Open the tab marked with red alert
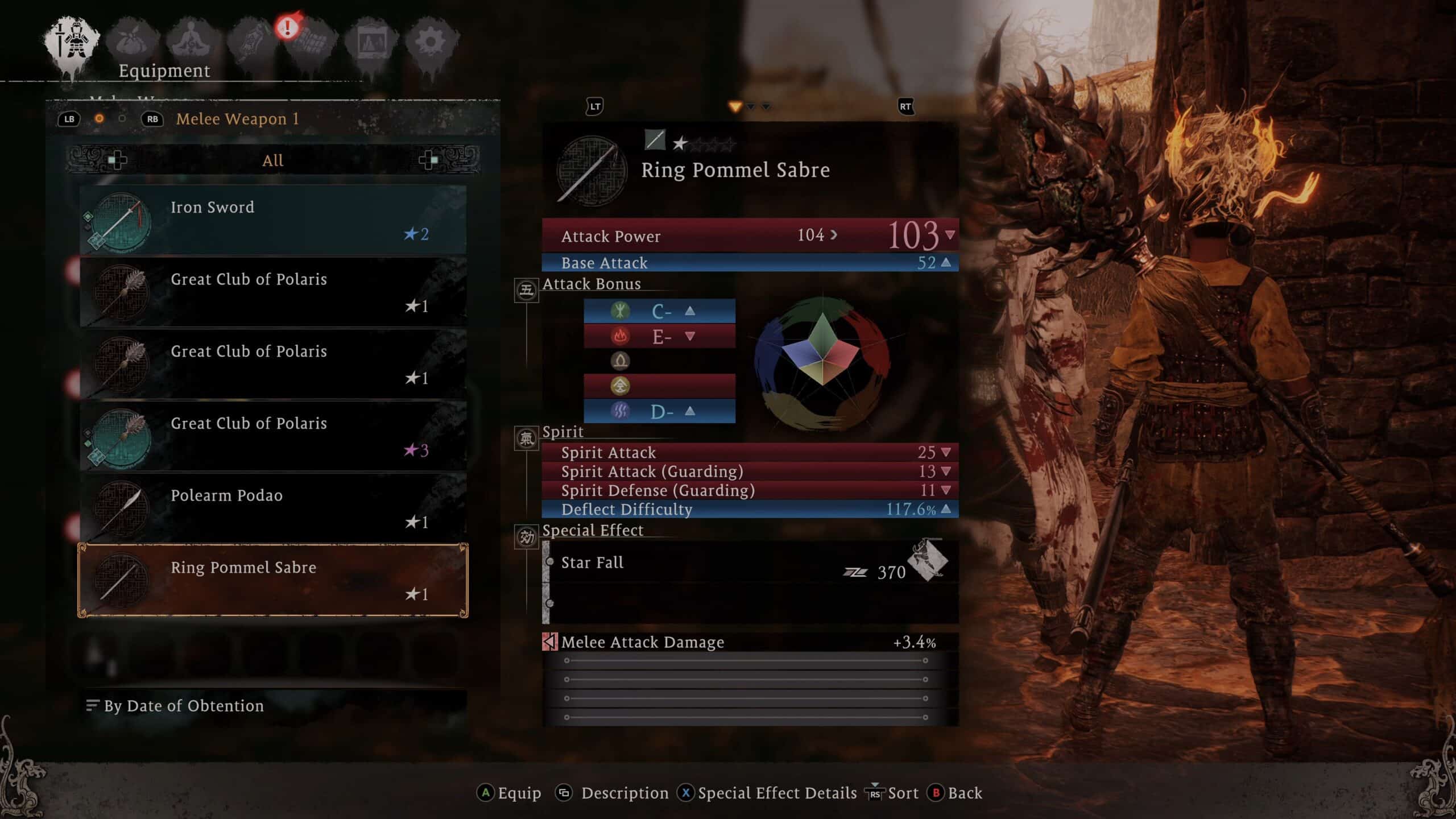 click(x=311, y=41)
